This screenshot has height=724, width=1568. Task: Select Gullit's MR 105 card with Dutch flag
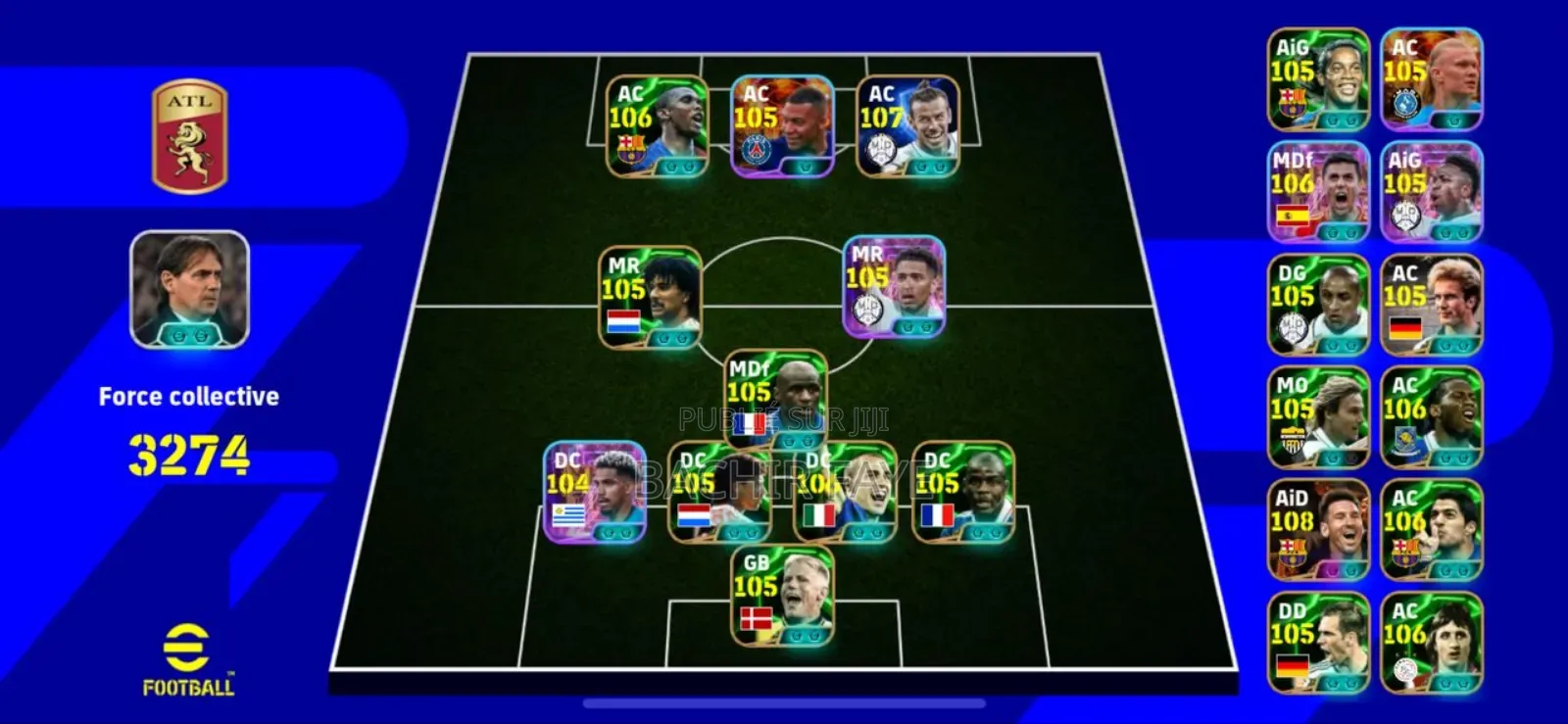click(x=652, y=294)
